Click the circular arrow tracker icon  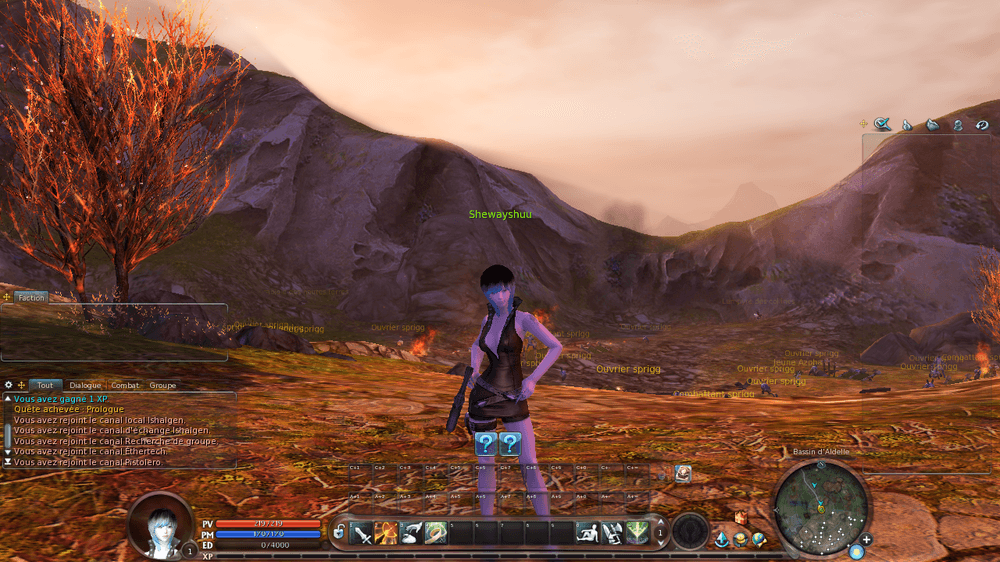pyautogui.click(x=982, y=125)
